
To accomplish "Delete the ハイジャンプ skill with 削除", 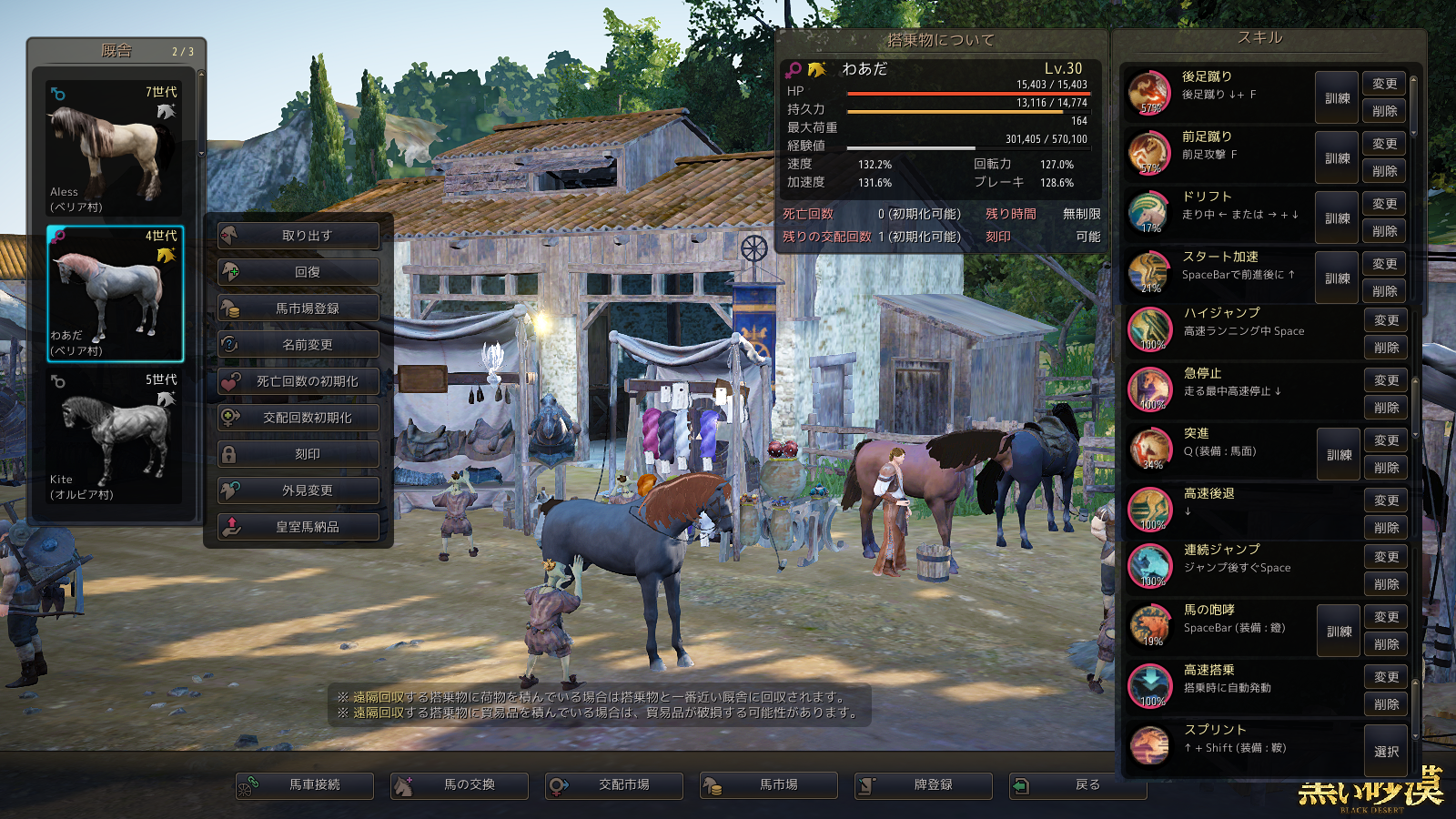I will [x=1386, y=348].
